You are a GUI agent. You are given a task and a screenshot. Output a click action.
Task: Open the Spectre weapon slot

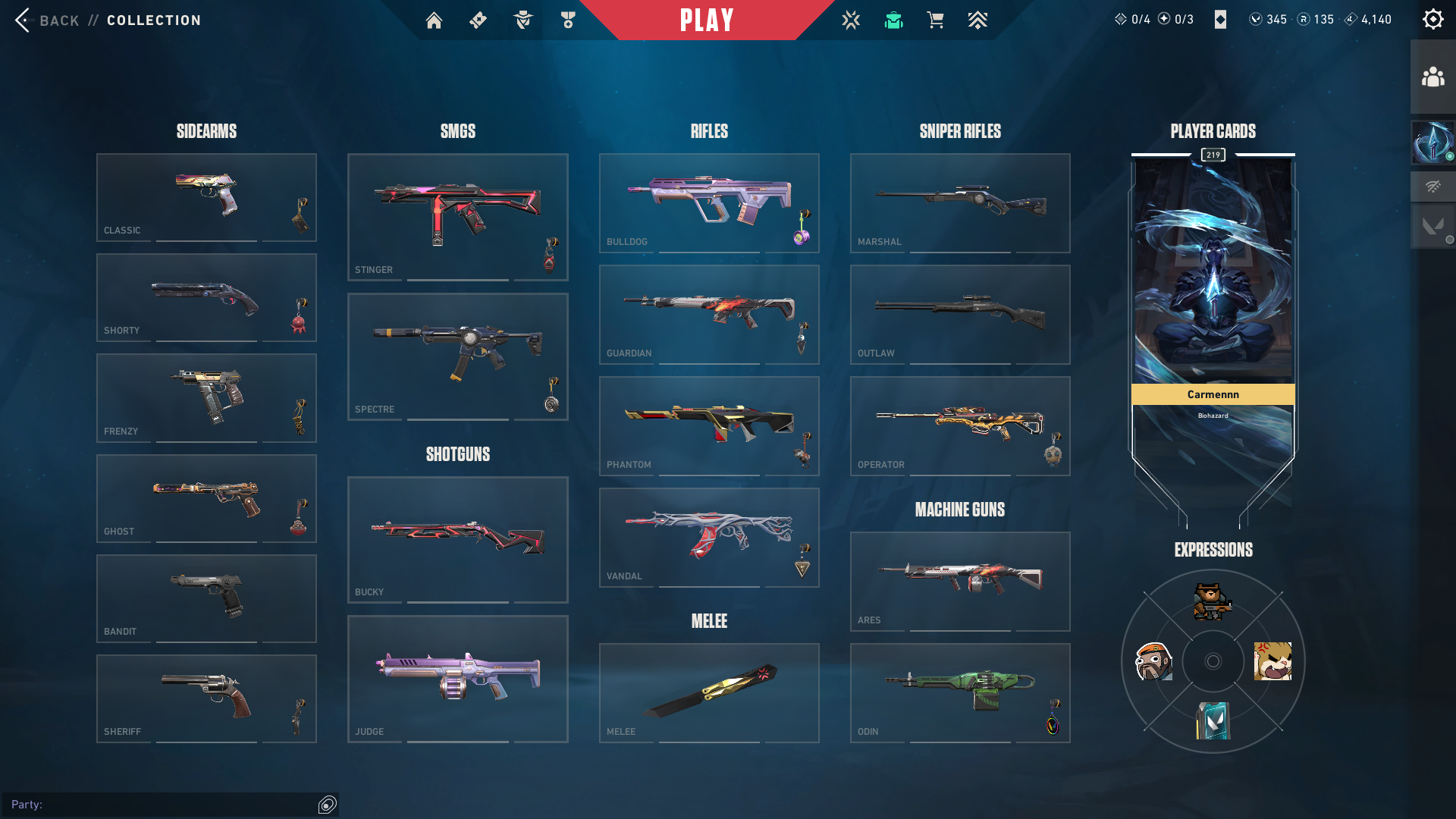click(457, 356)
